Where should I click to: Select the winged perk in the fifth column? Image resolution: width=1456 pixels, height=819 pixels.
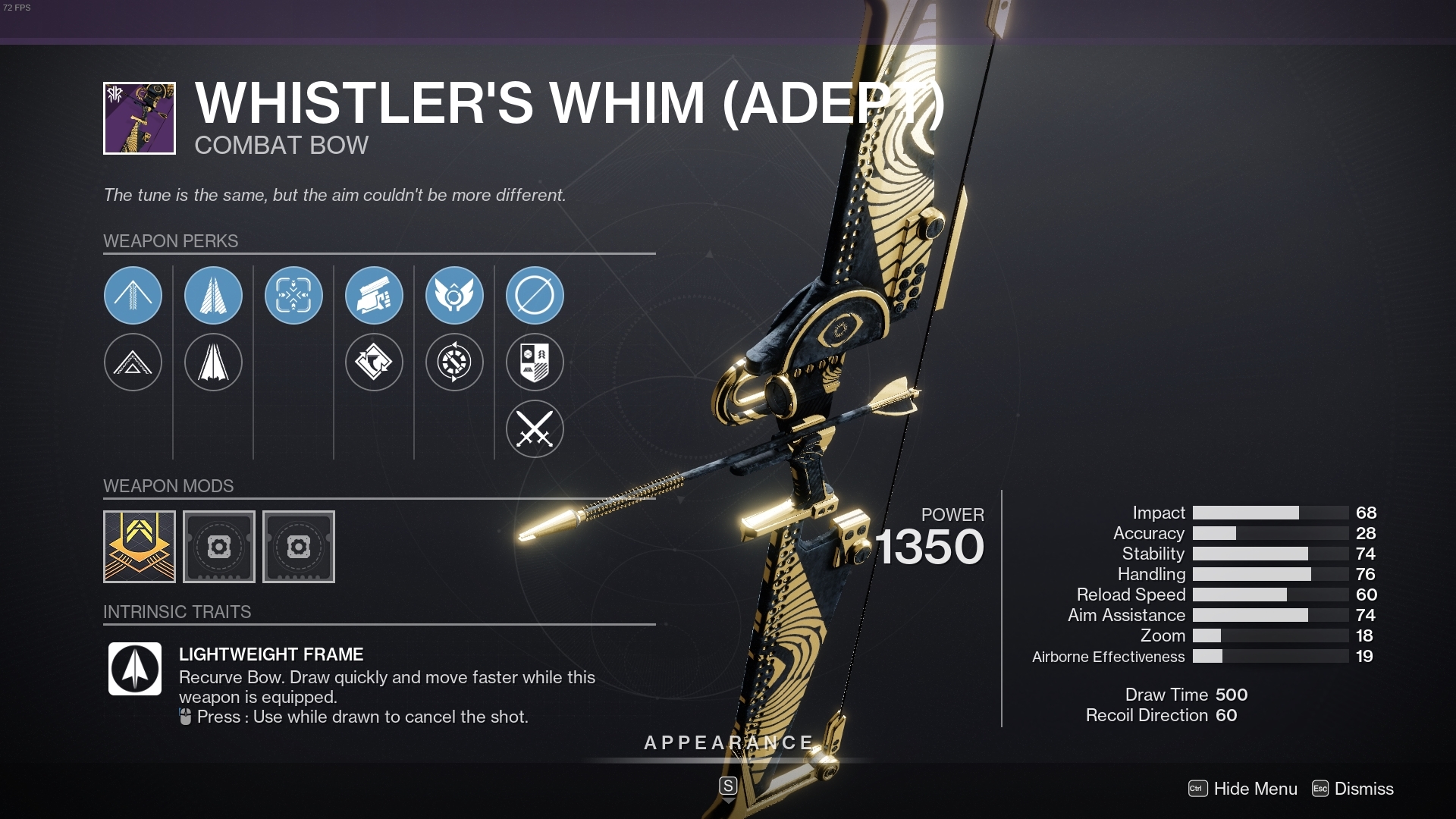pyautogui.click(x=454, y=296)
